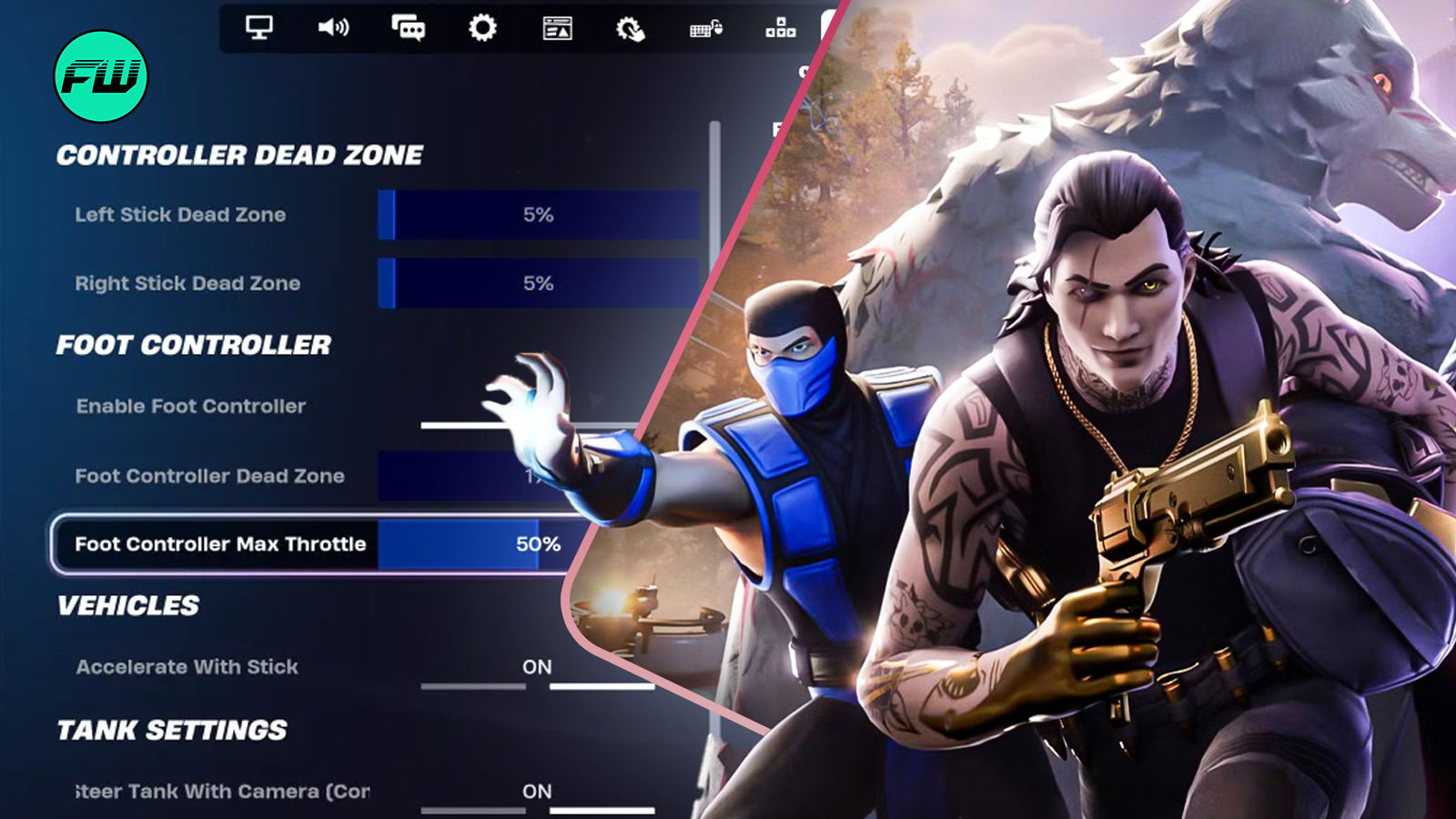Adjust the Right Stick Dead Zone slider
This screenshot has width=1456, height=819.
[539, 284]
